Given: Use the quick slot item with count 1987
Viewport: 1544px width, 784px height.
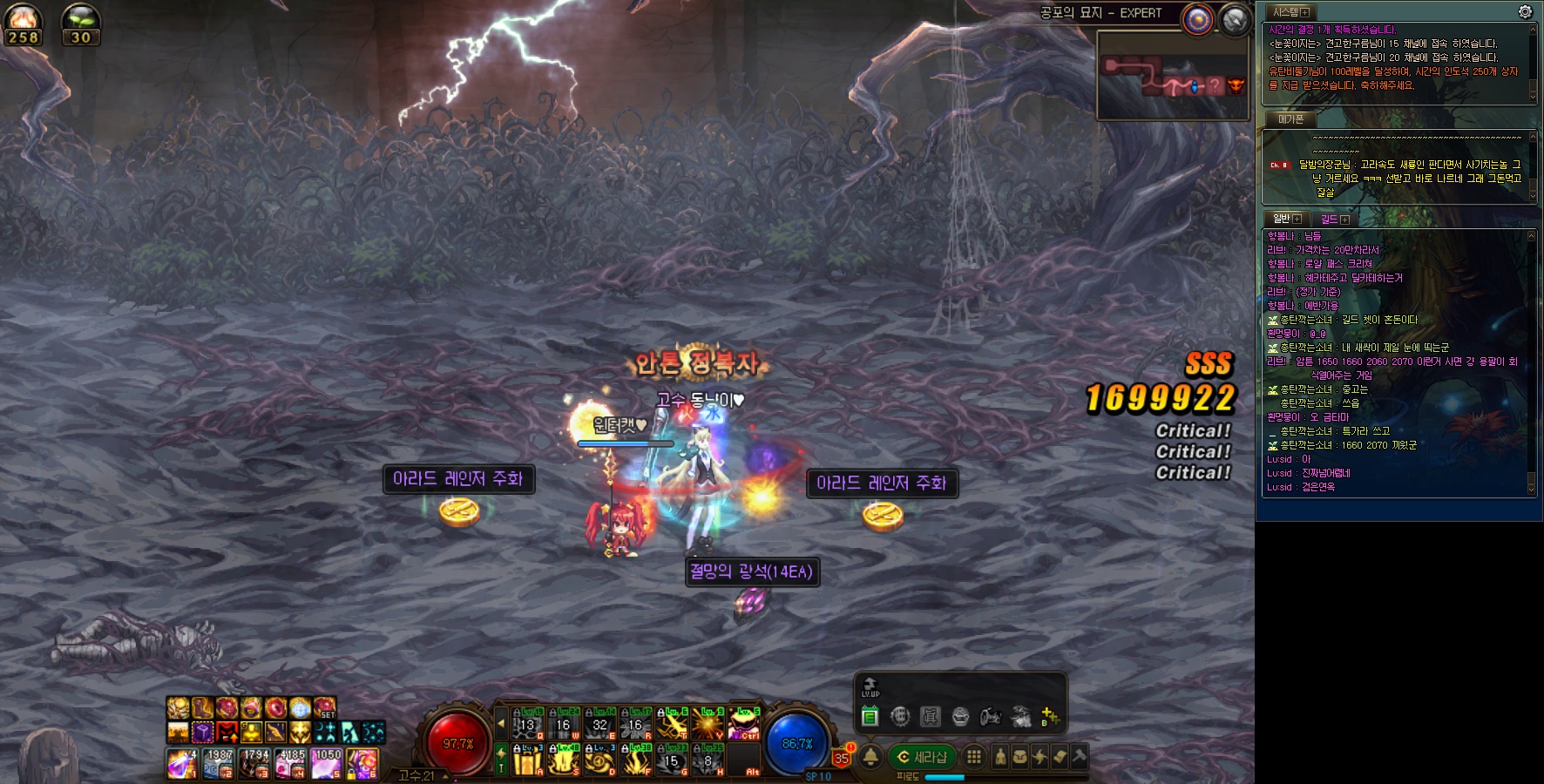Looking at the screenshot, I should click(x=219, y=764).
